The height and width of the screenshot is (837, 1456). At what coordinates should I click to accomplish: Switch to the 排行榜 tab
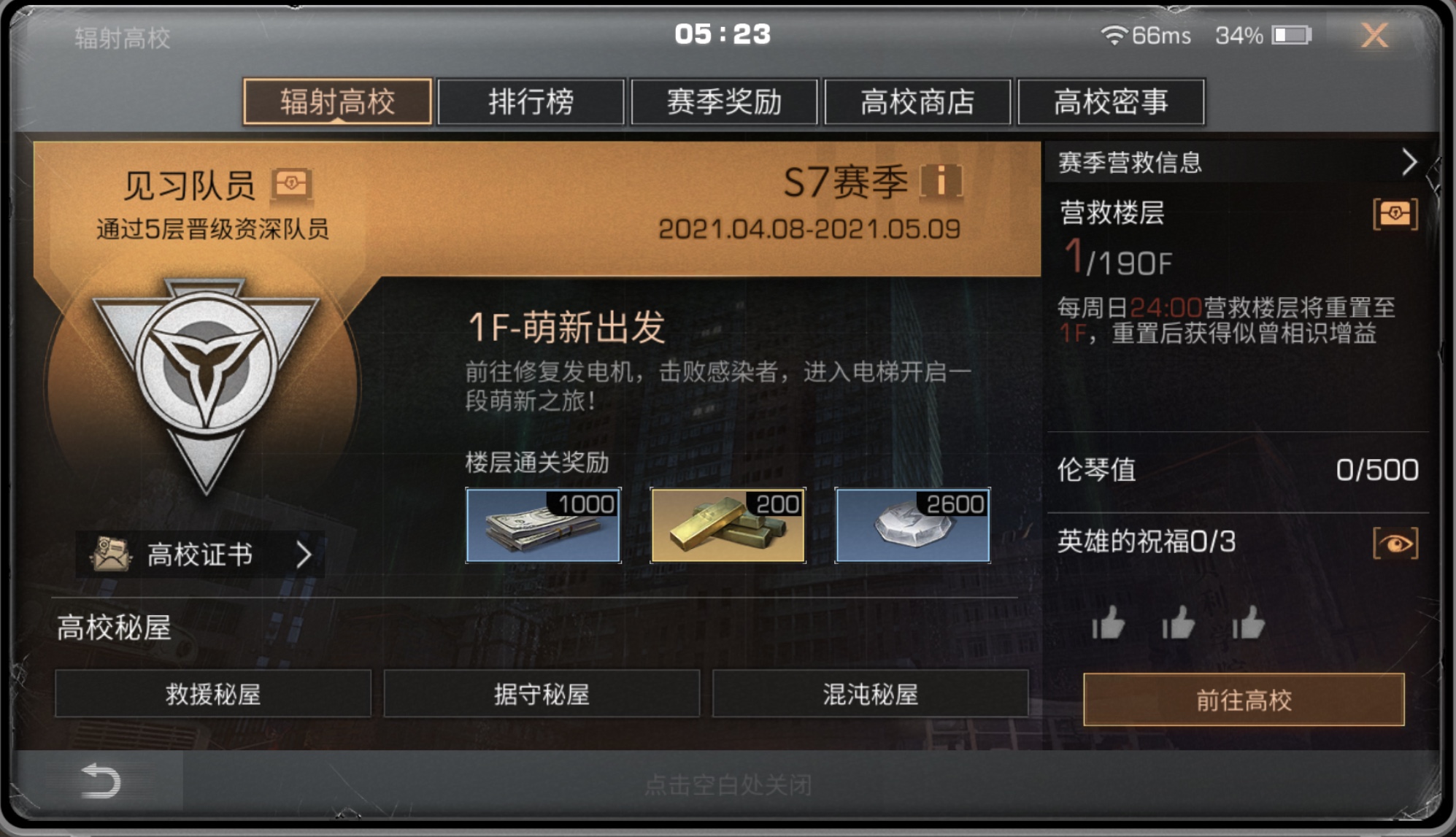click(531, 102)
